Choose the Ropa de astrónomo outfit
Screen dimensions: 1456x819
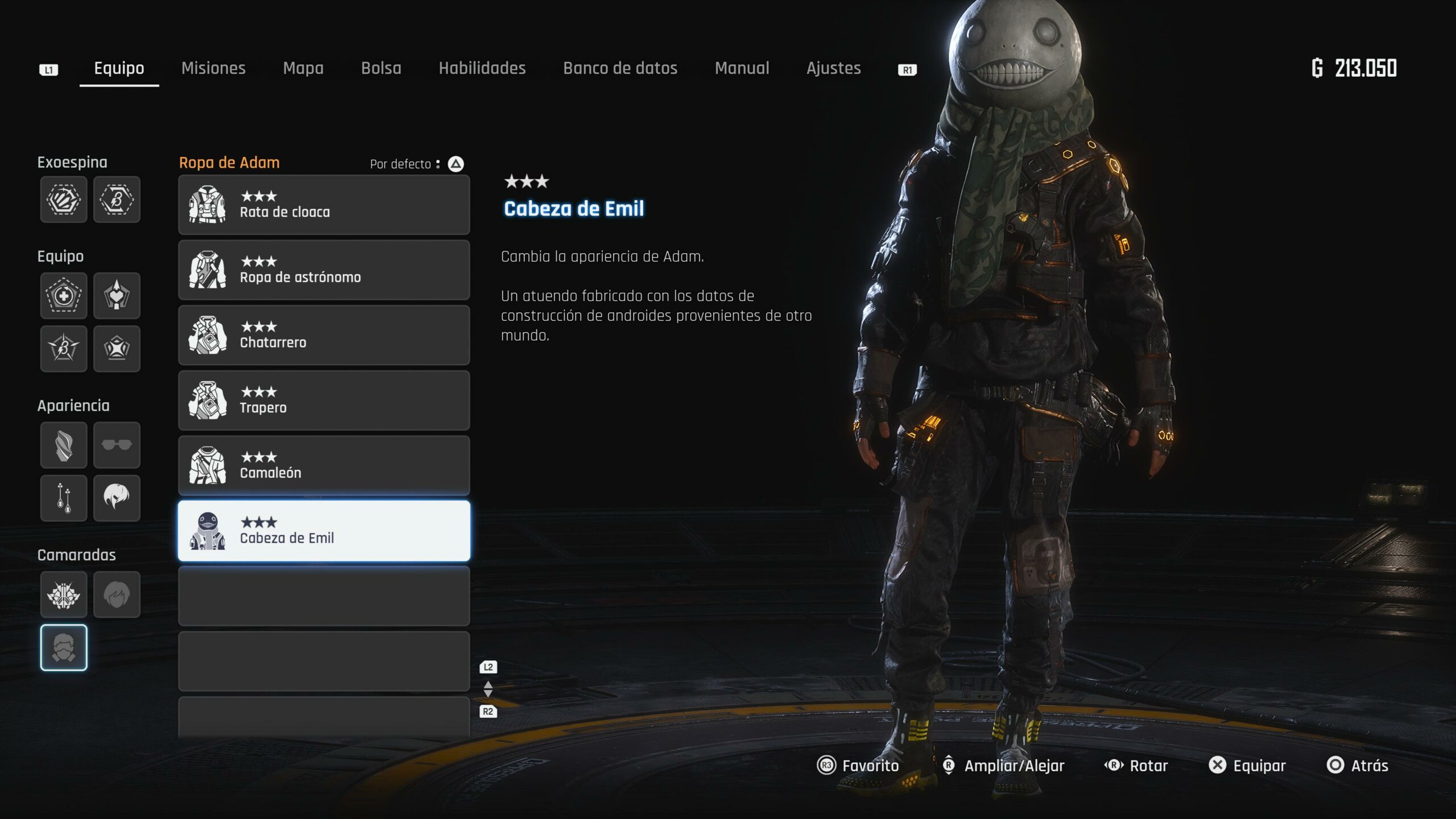324,270
